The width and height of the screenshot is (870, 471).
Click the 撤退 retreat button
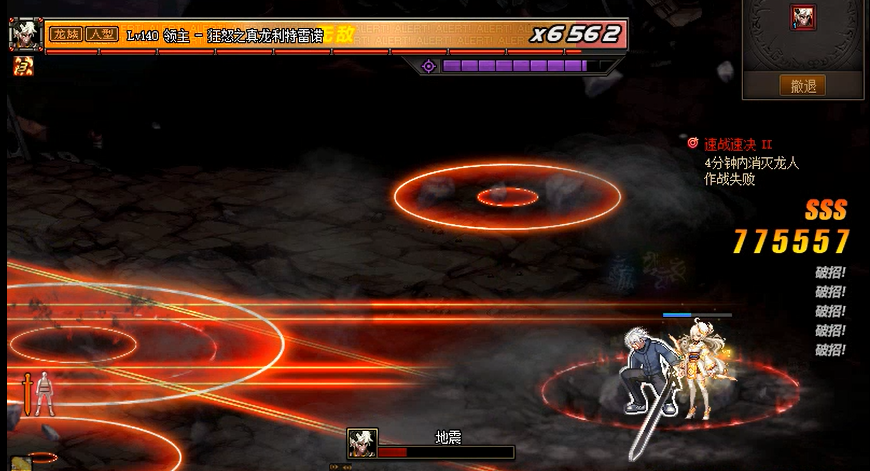(803, 86)
